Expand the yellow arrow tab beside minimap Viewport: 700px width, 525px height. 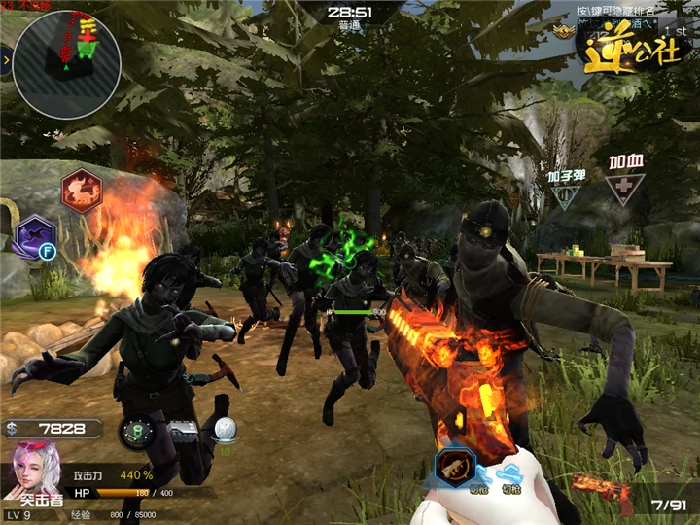click(6, 62)
